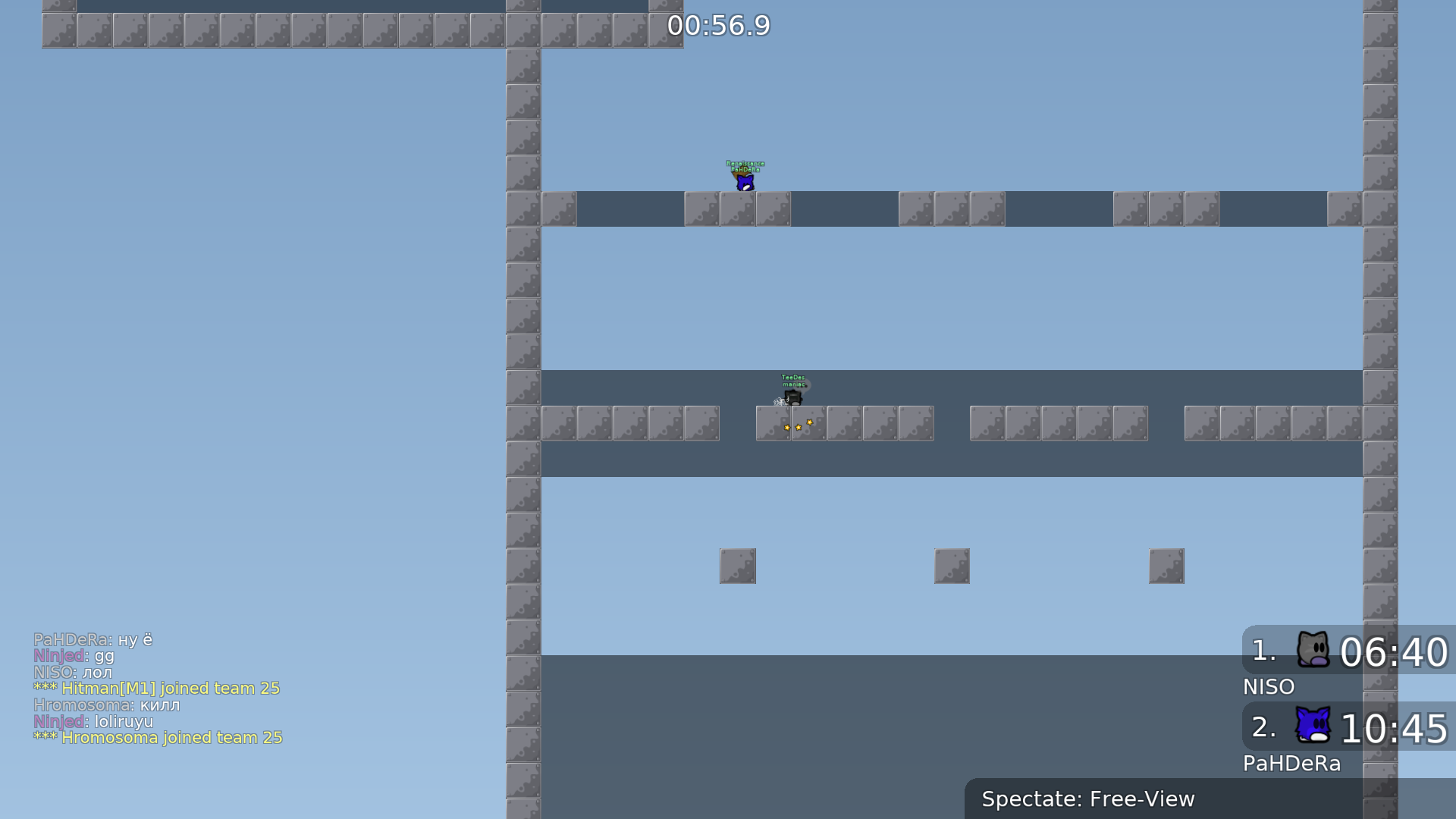Toggle spectator mode via Free-View bar
Screen dimensions: 1456x819
click(1087, 799)
